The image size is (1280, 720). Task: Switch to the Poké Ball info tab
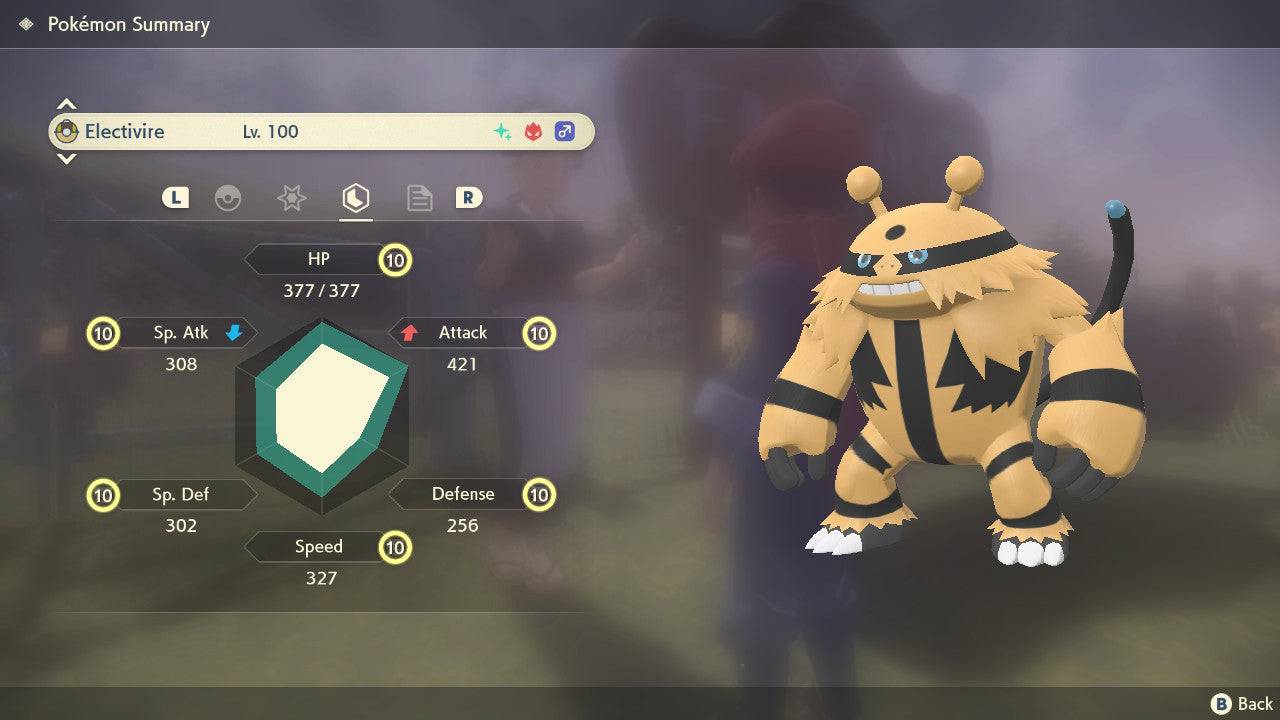tap(229, 198)
